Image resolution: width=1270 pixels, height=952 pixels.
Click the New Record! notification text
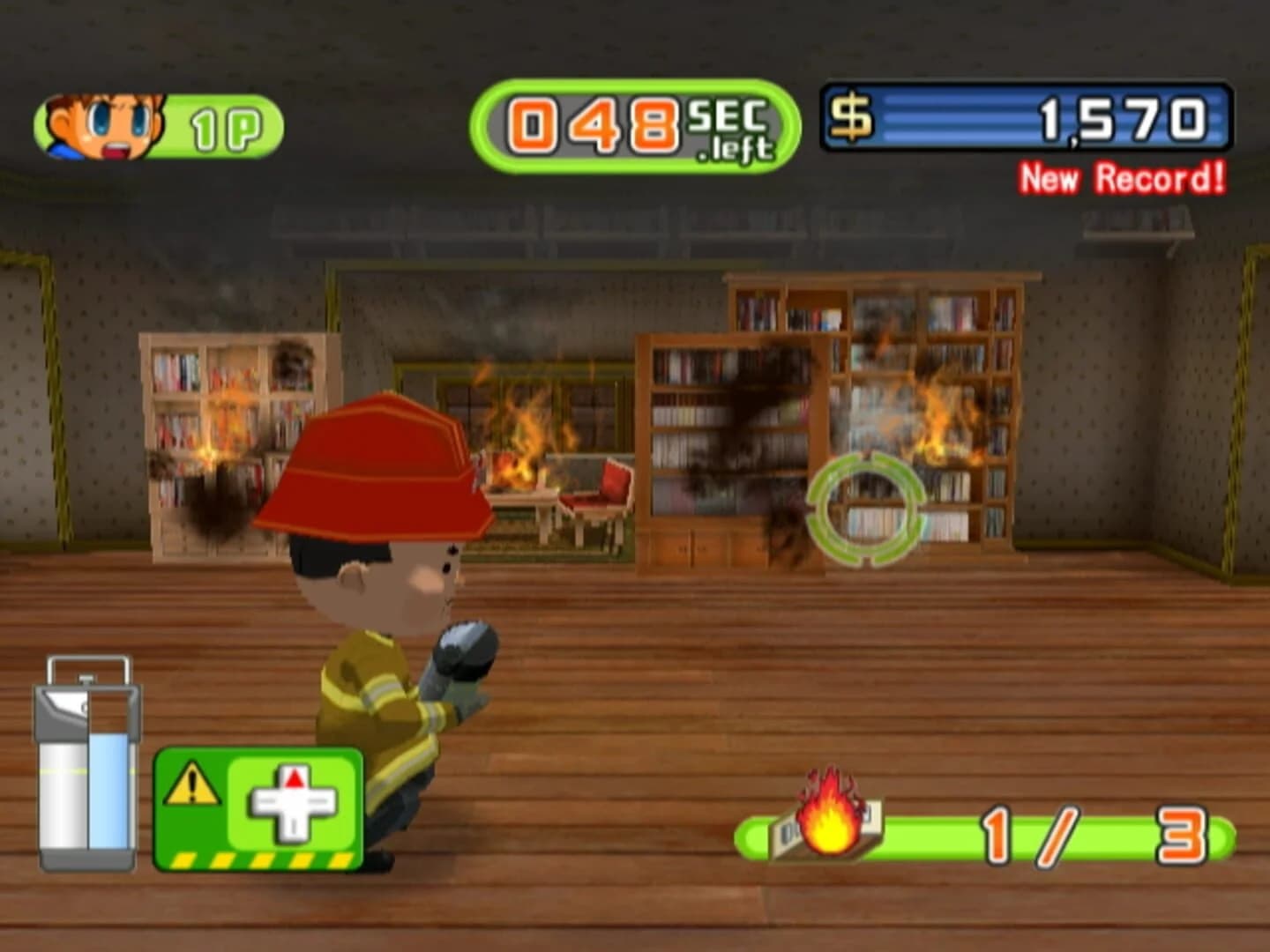1122,175
